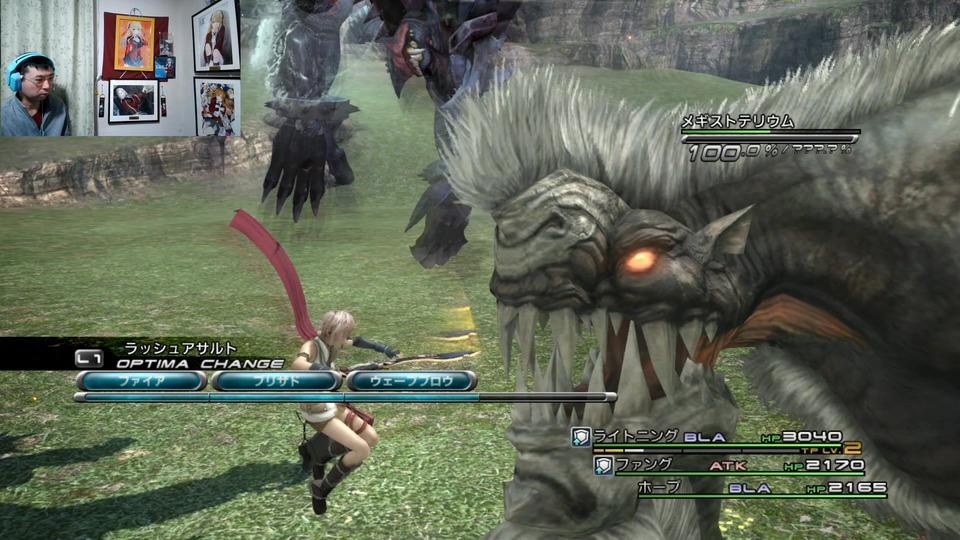Select the ファイア command slot
Viewport: 960px width, 540px height.
(x=141, y=381)
